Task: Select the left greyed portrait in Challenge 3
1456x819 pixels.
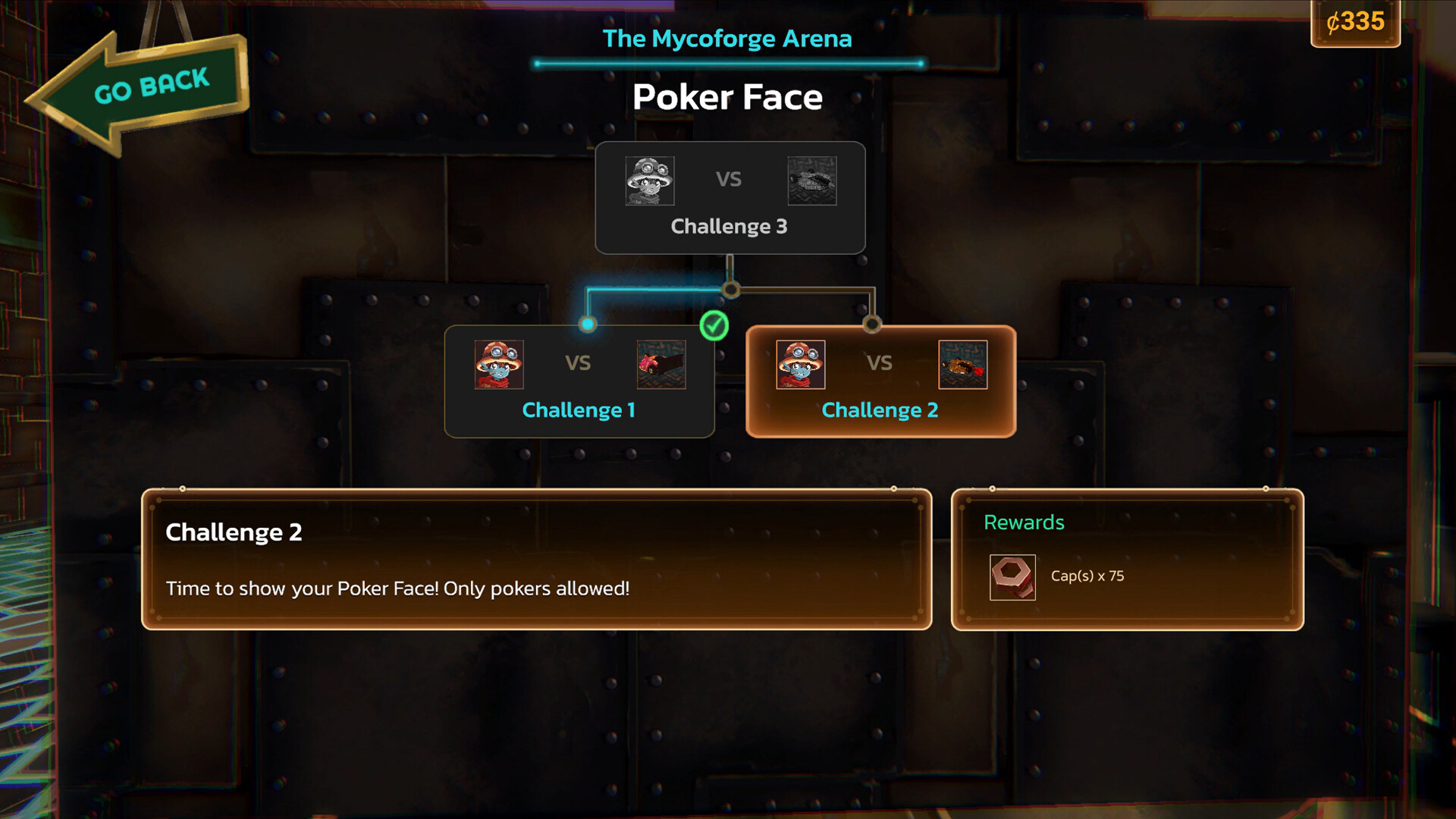Action: [649, 181]
